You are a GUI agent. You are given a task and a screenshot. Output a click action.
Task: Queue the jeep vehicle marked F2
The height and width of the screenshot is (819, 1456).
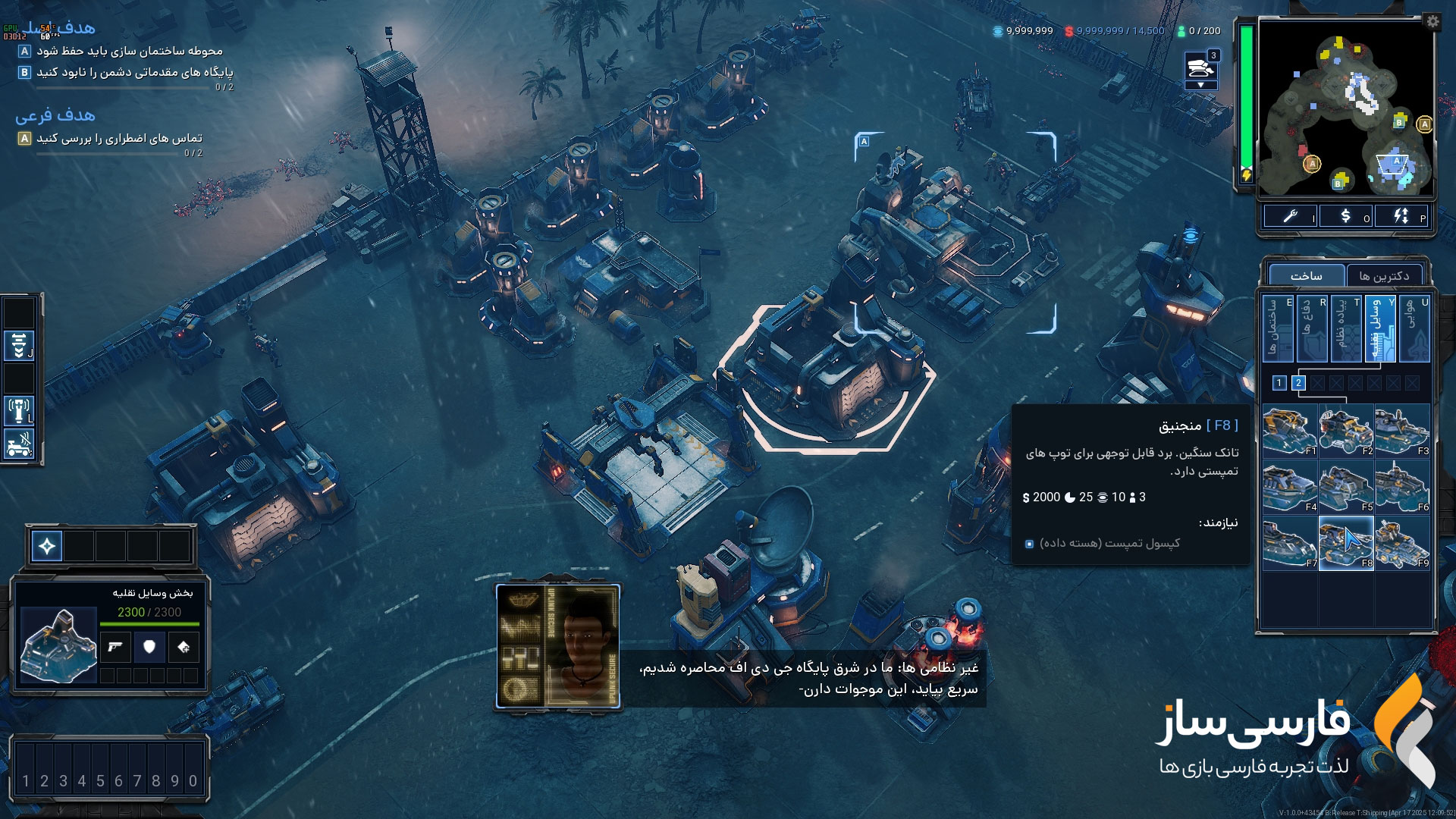[1346, 431]
